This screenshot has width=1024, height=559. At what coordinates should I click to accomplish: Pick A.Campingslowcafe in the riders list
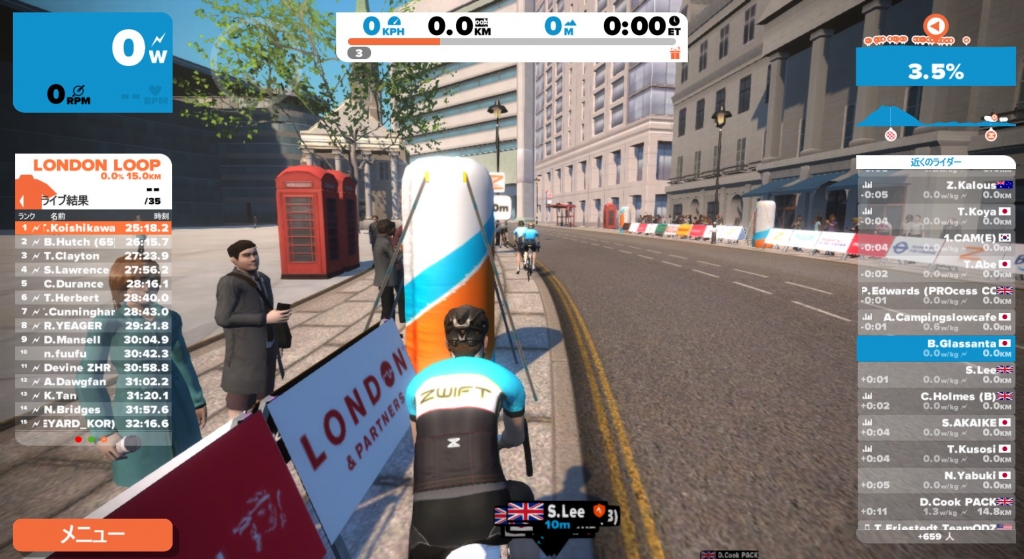coord(935,322)
